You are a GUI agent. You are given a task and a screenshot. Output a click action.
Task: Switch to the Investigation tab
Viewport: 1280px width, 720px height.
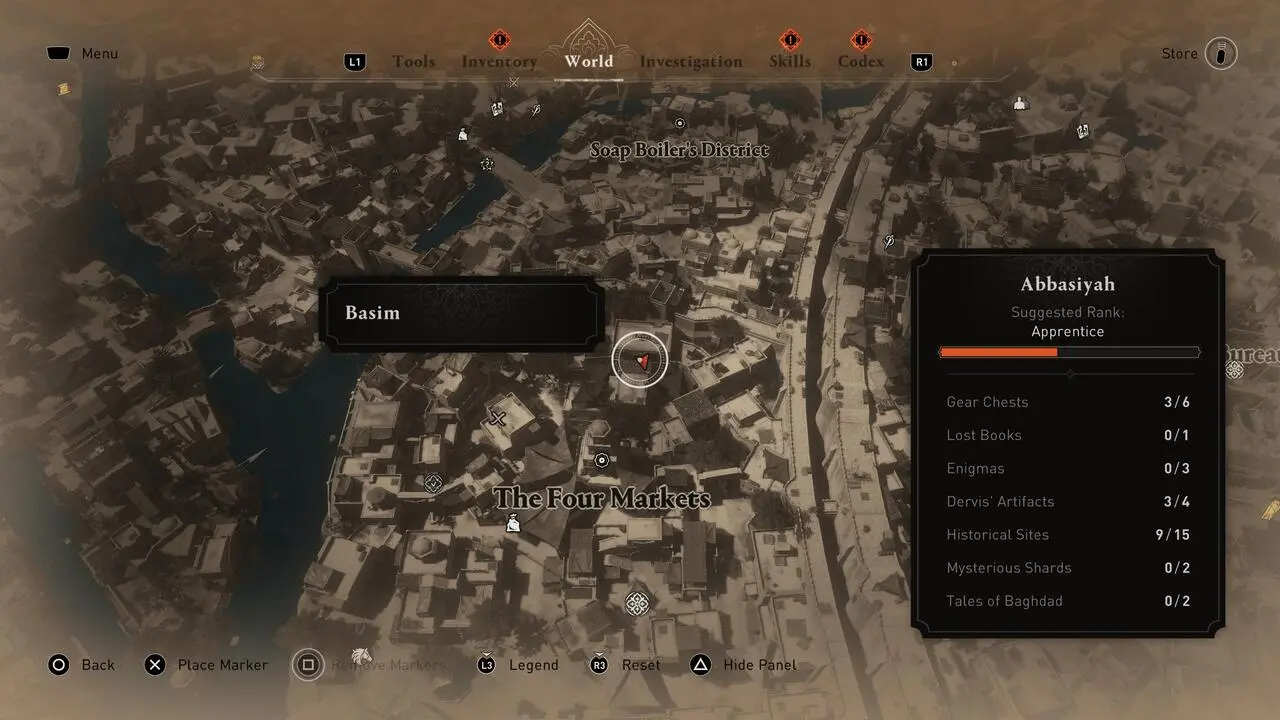690,61
